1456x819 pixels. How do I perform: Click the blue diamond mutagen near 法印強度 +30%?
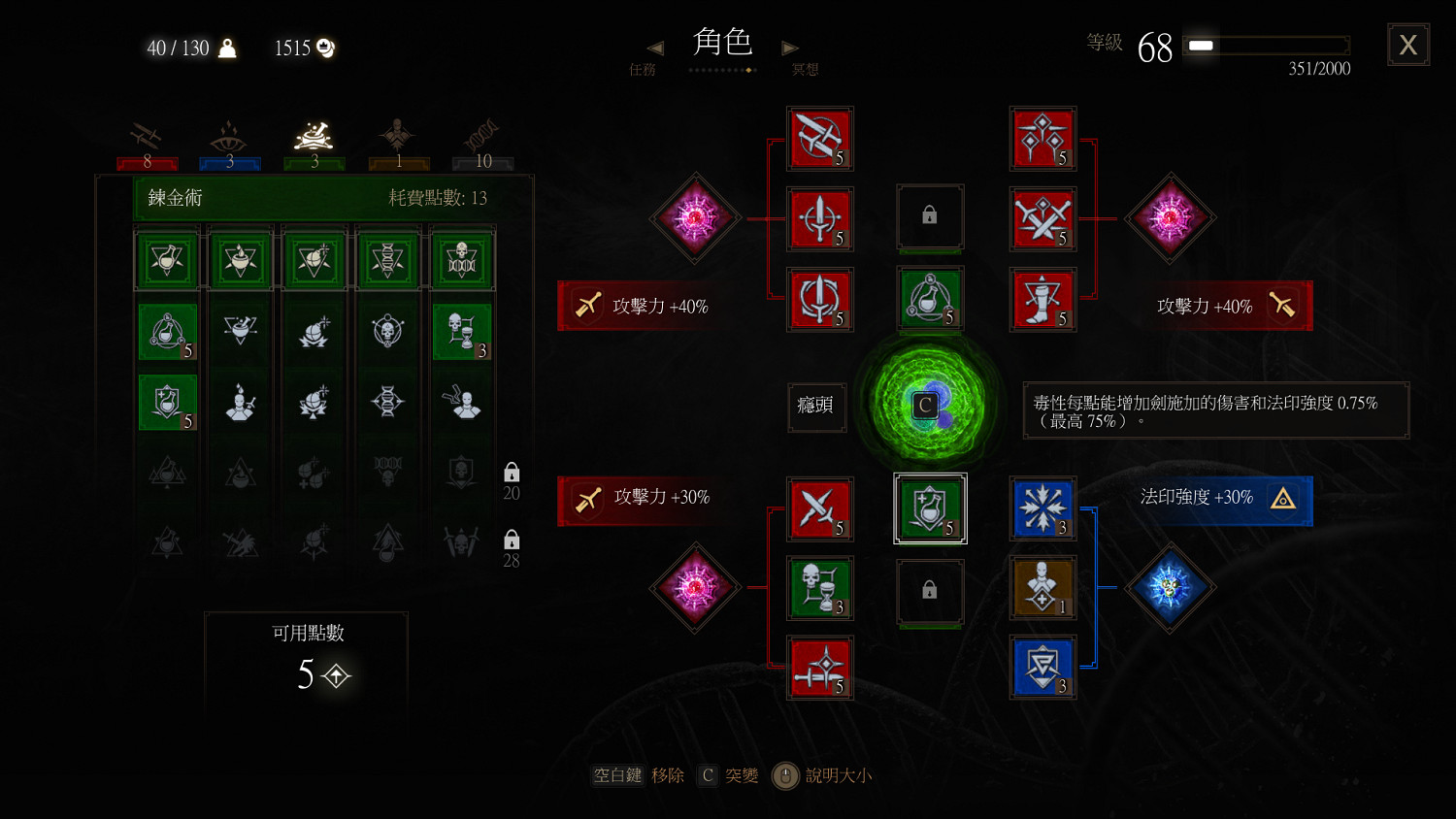tap(1170, 589)
